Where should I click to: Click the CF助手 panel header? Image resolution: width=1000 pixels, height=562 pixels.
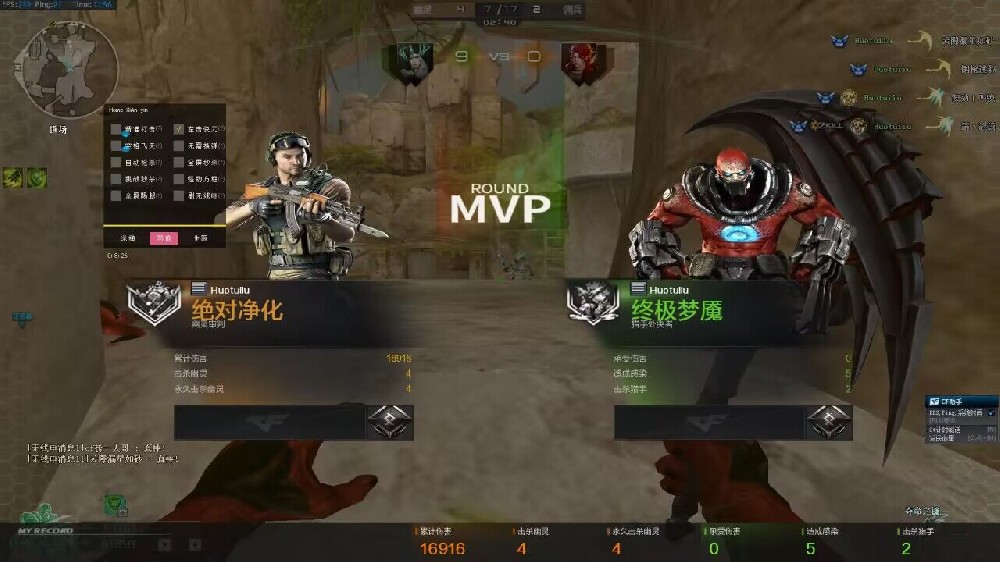click(960, 401)
